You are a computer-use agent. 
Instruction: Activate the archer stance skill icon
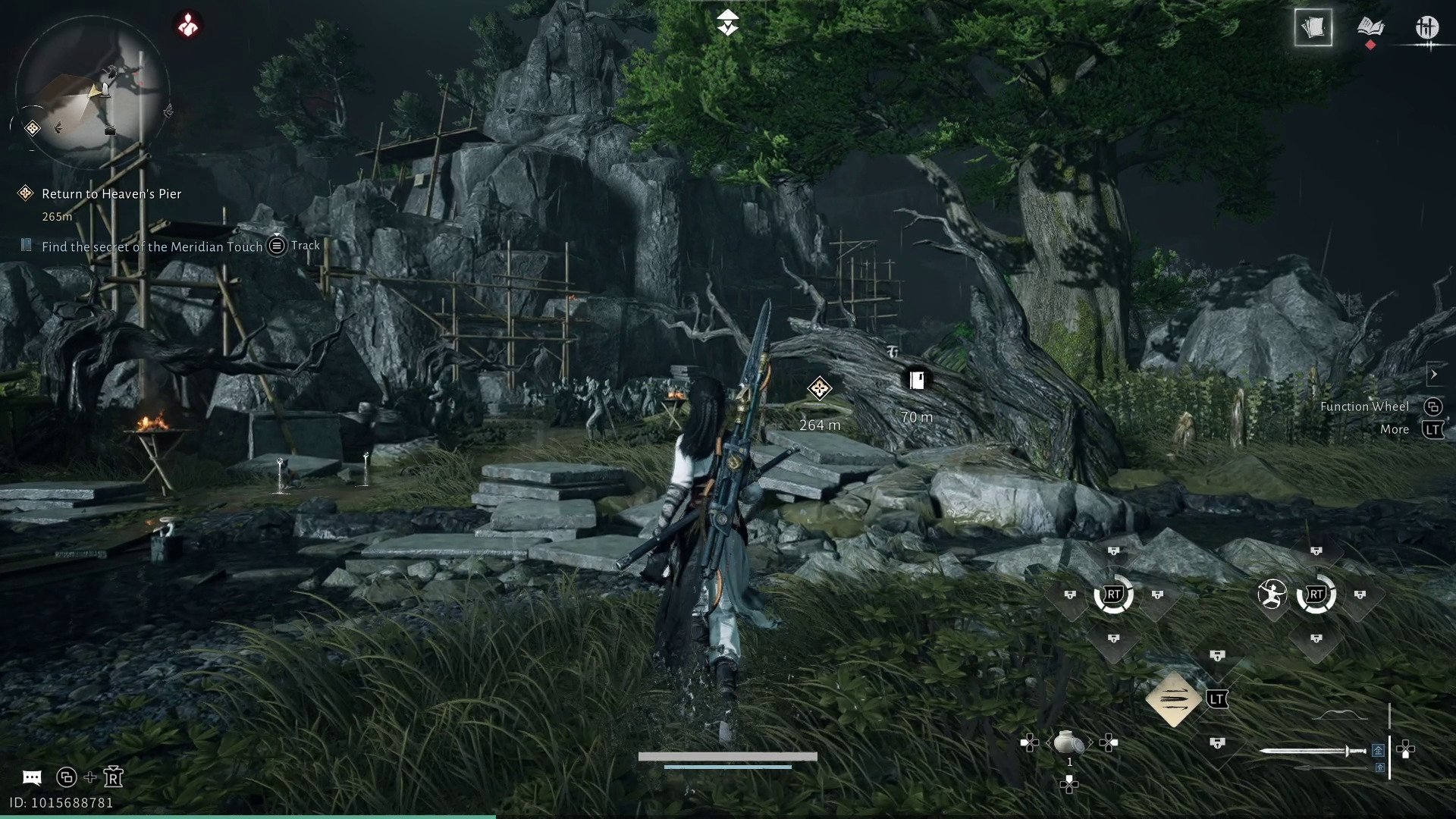1272,595
